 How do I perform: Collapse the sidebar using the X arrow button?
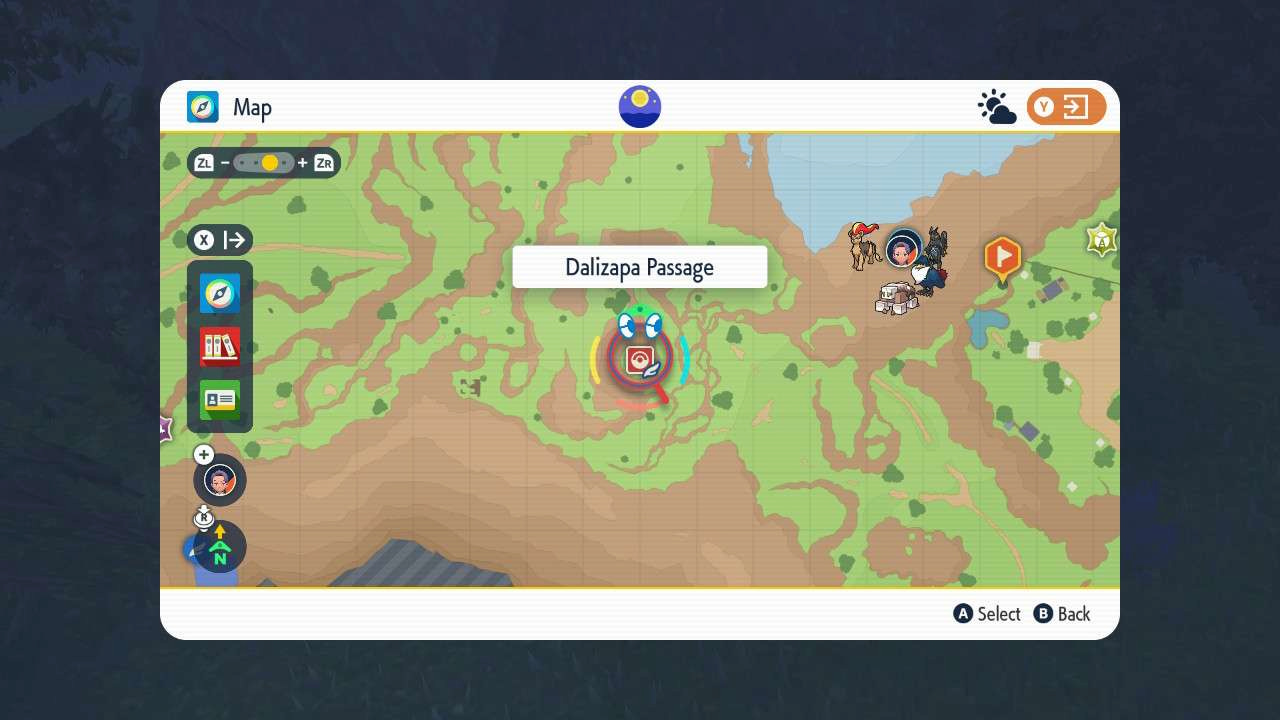point(204,240)
